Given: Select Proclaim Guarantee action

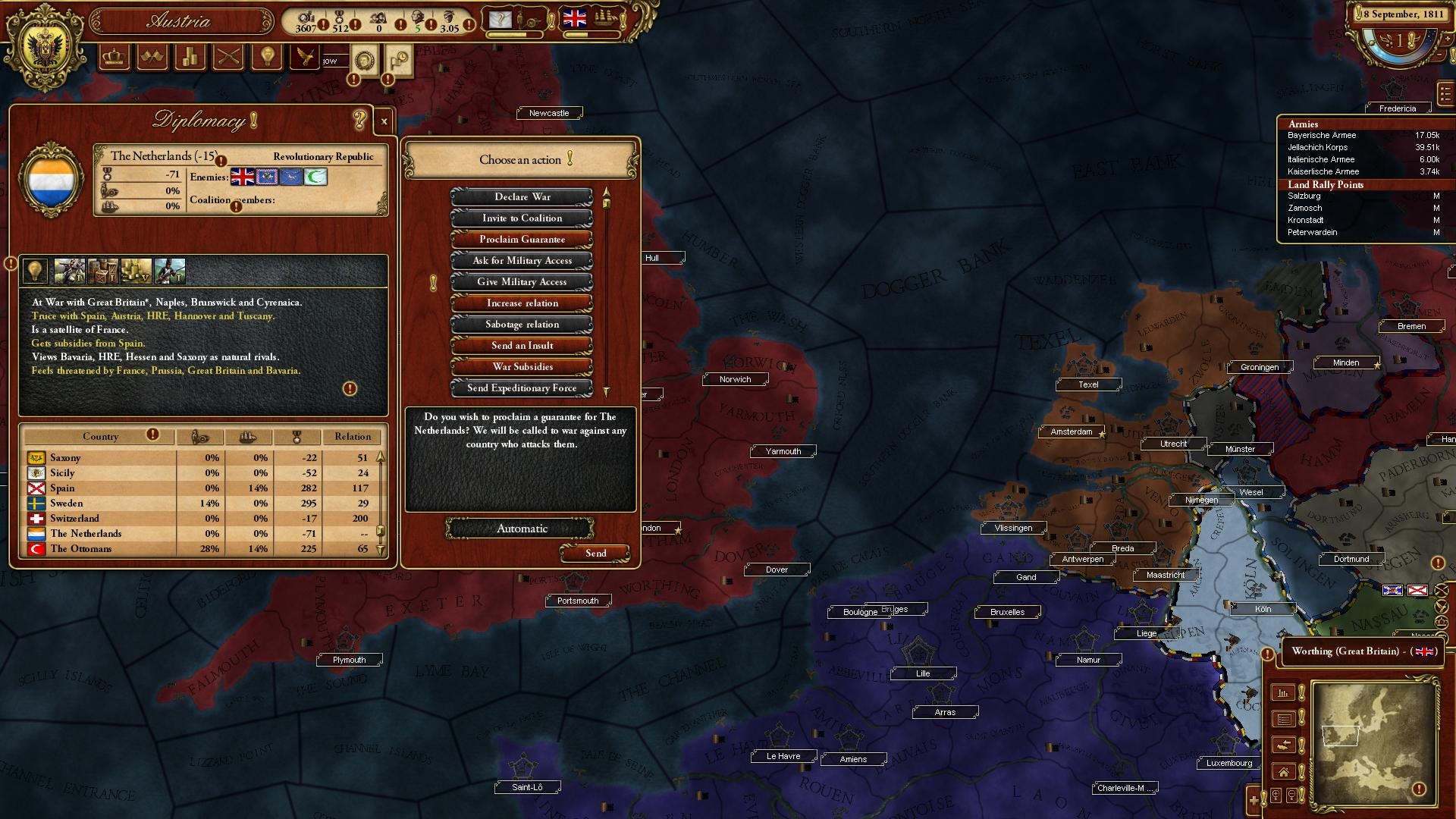Looking at the screenshot, I should [x=522, y=240].
